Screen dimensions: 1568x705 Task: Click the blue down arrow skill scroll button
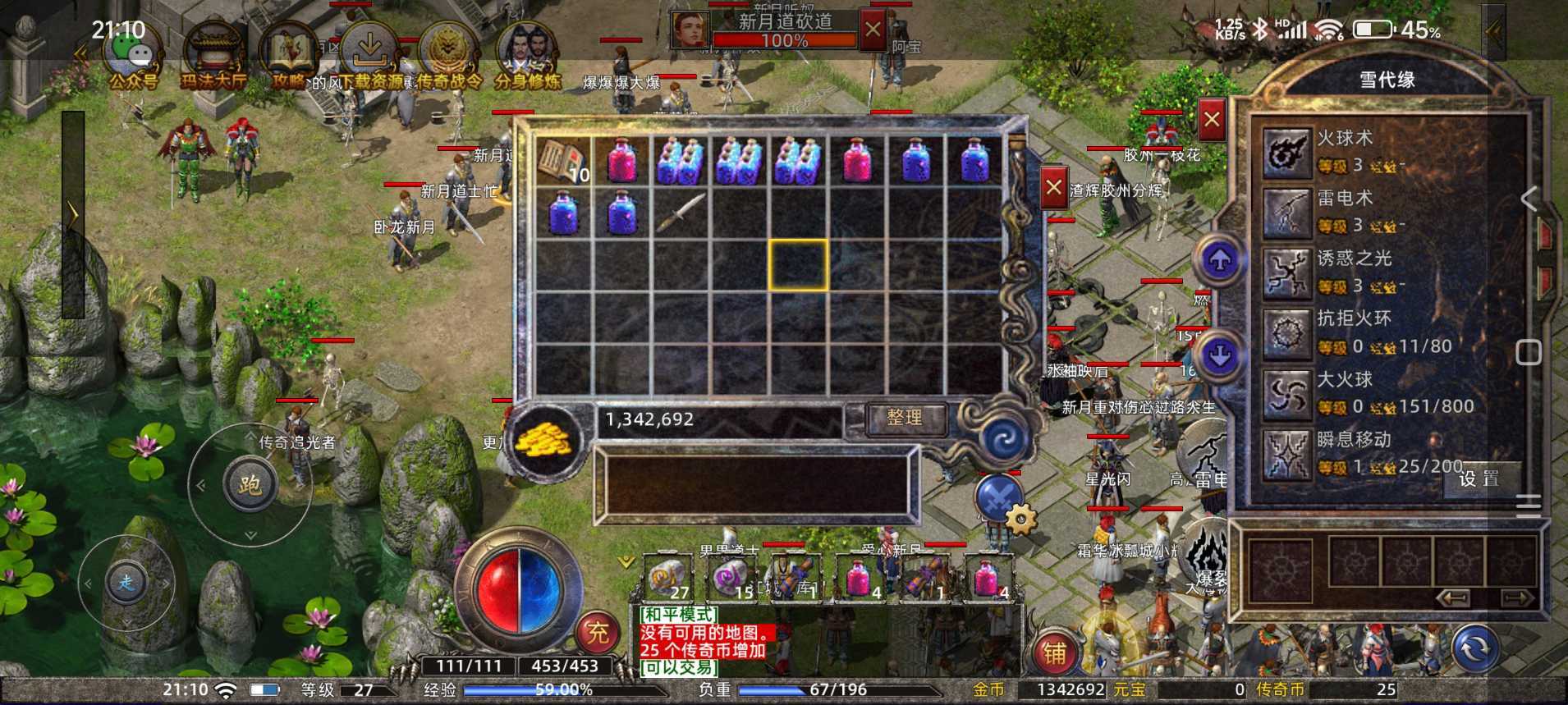(x=1220, y=355)
